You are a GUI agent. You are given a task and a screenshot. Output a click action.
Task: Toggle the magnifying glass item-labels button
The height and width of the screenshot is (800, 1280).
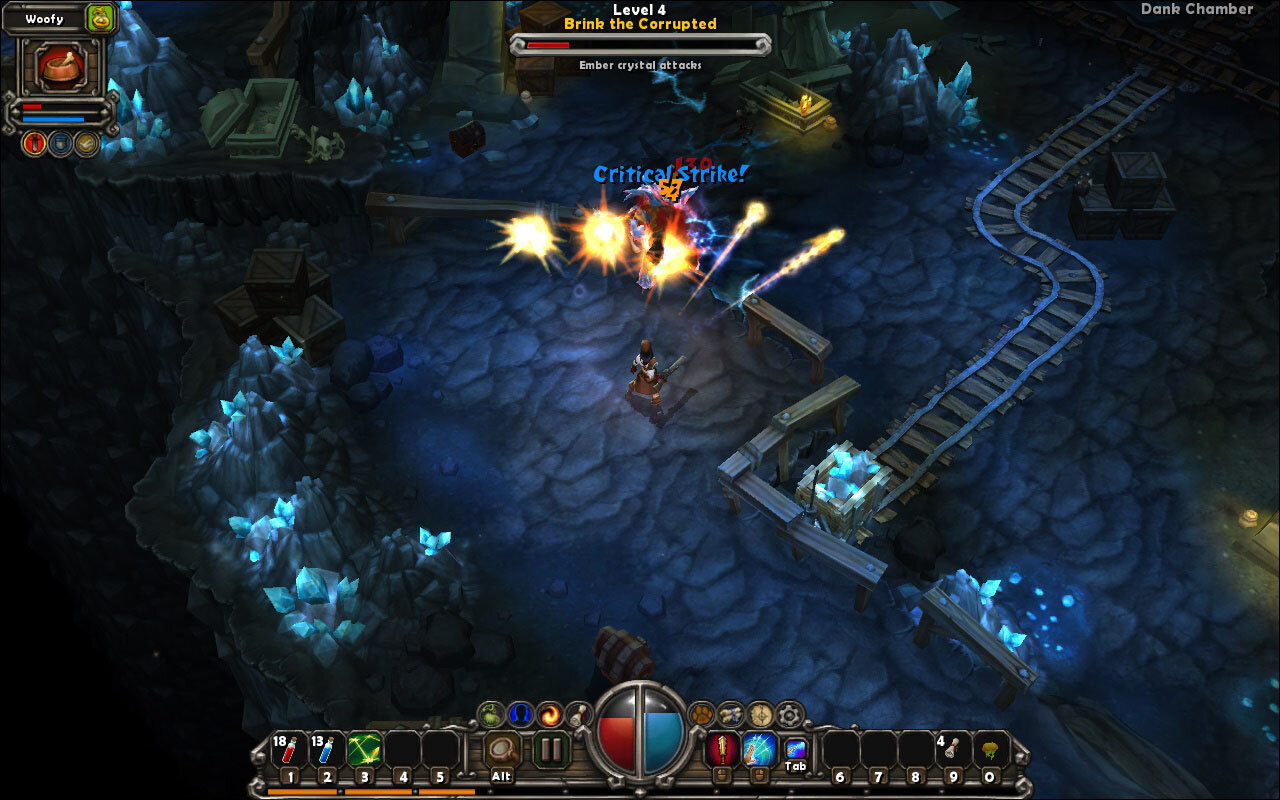pos(502,749)
